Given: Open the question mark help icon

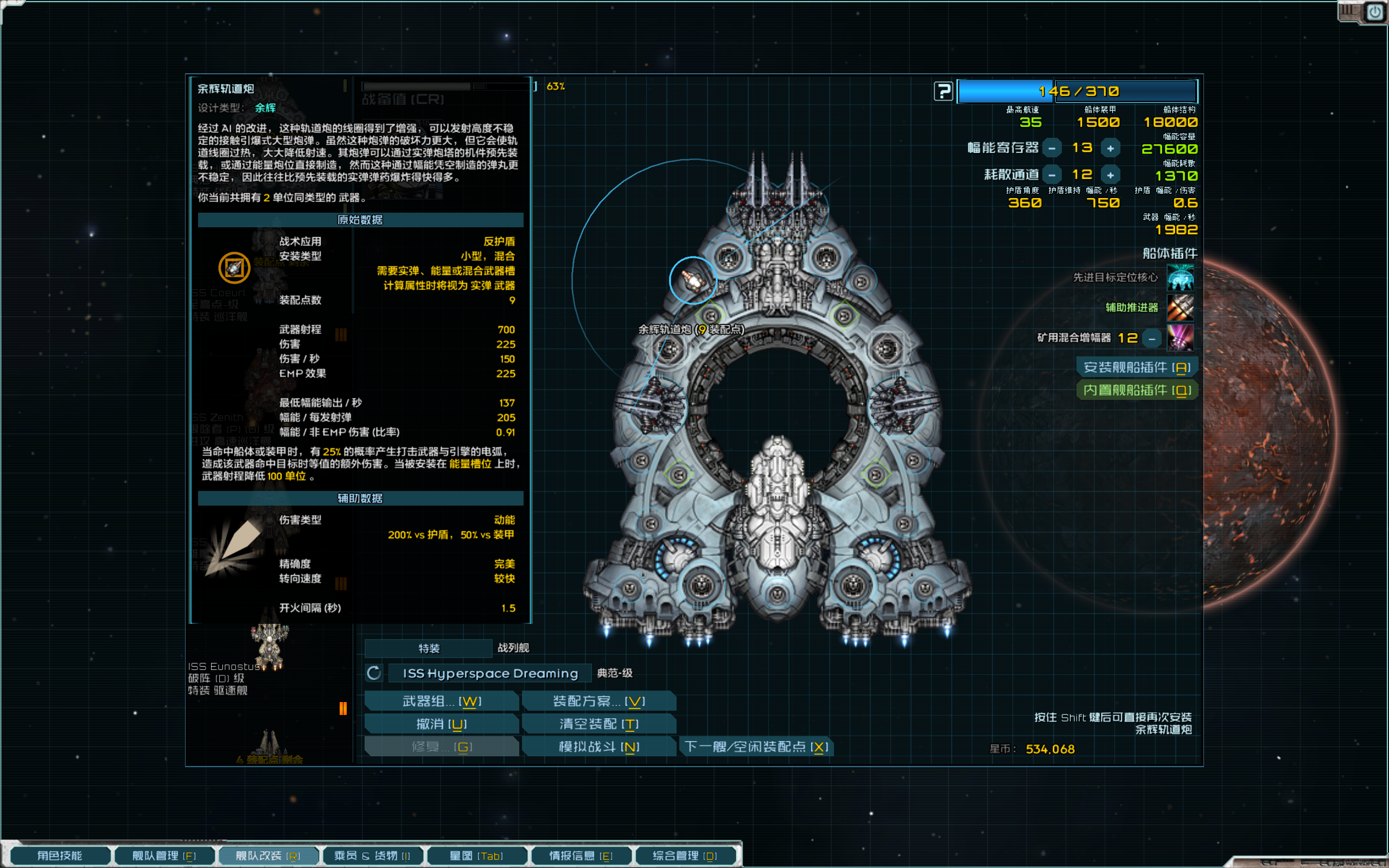Looking at the screenshot, I should point(944,91).
